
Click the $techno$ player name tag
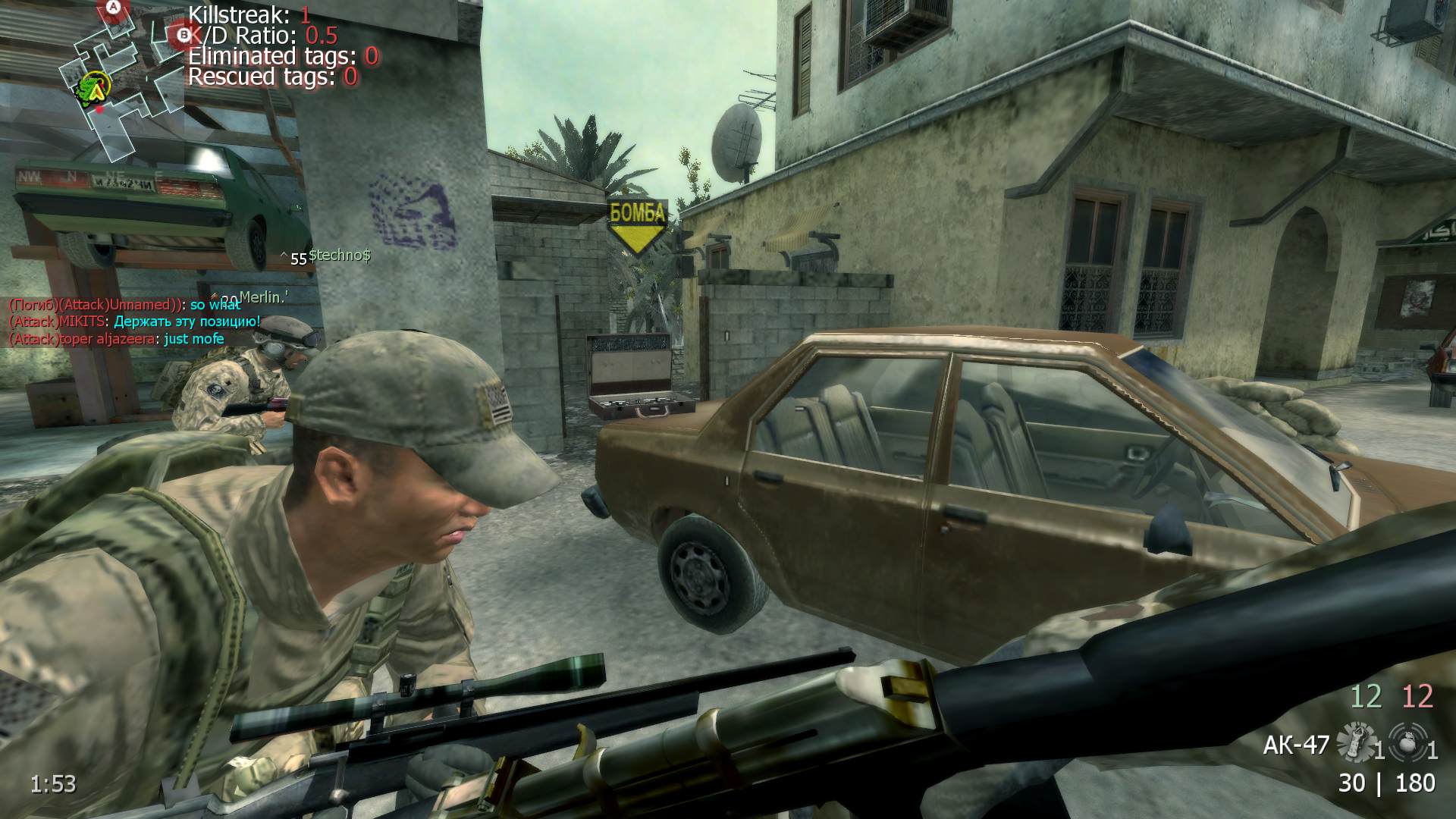(x=339, y=256)
